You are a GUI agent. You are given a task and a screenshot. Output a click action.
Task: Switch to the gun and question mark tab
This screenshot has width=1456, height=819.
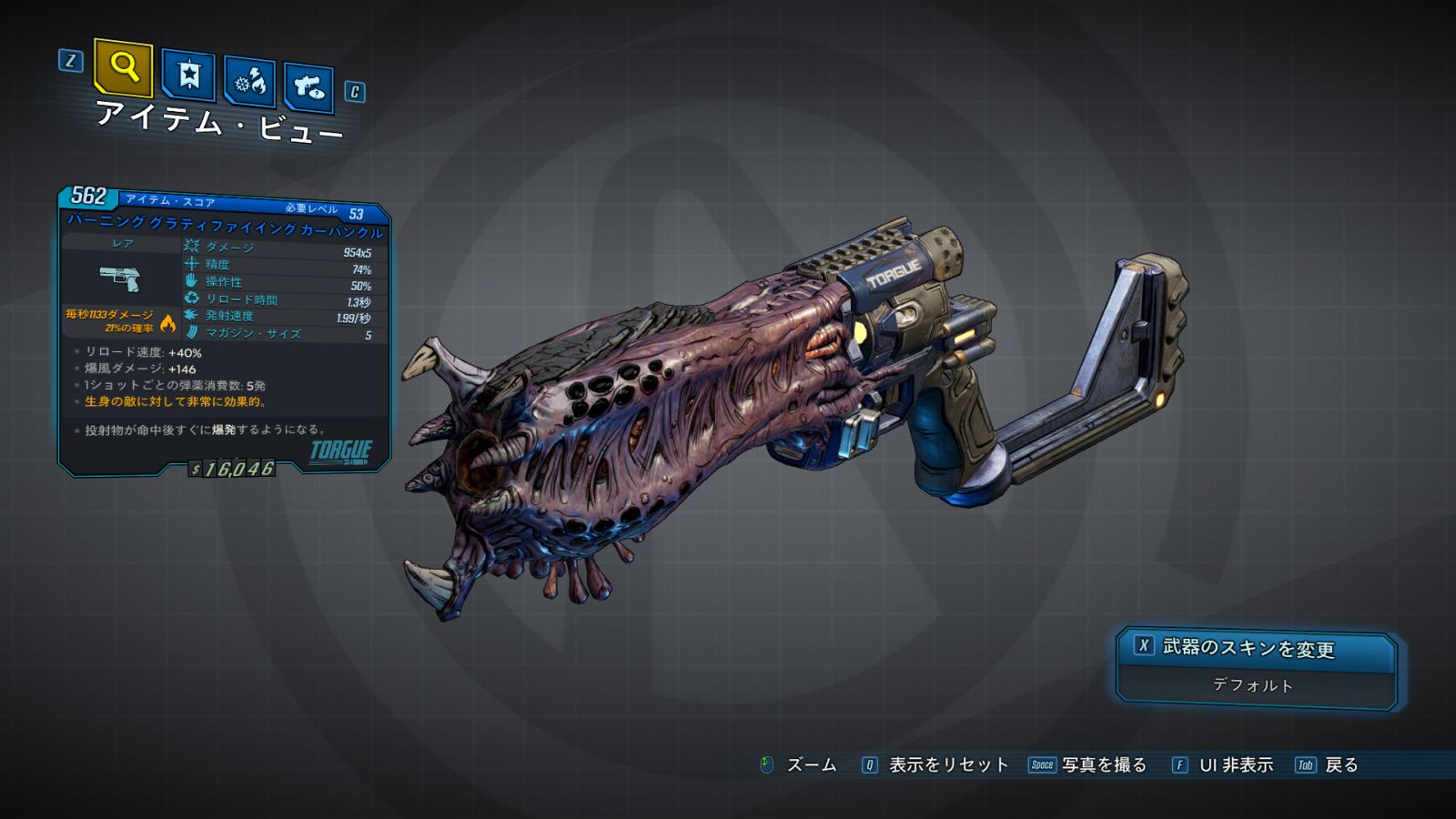[x=308, y=87]
